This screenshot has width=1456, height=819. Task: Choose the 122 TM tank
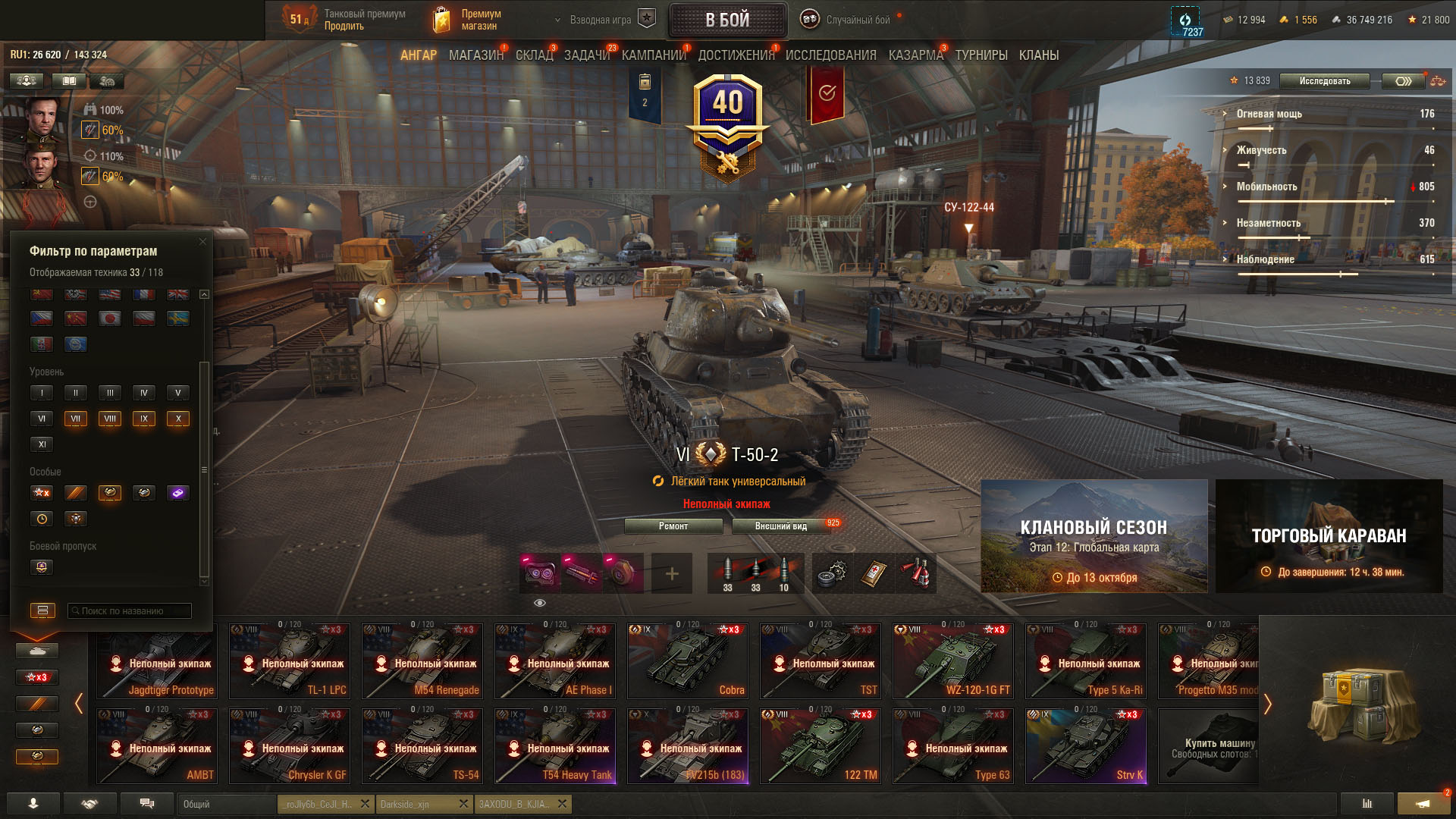820,746
